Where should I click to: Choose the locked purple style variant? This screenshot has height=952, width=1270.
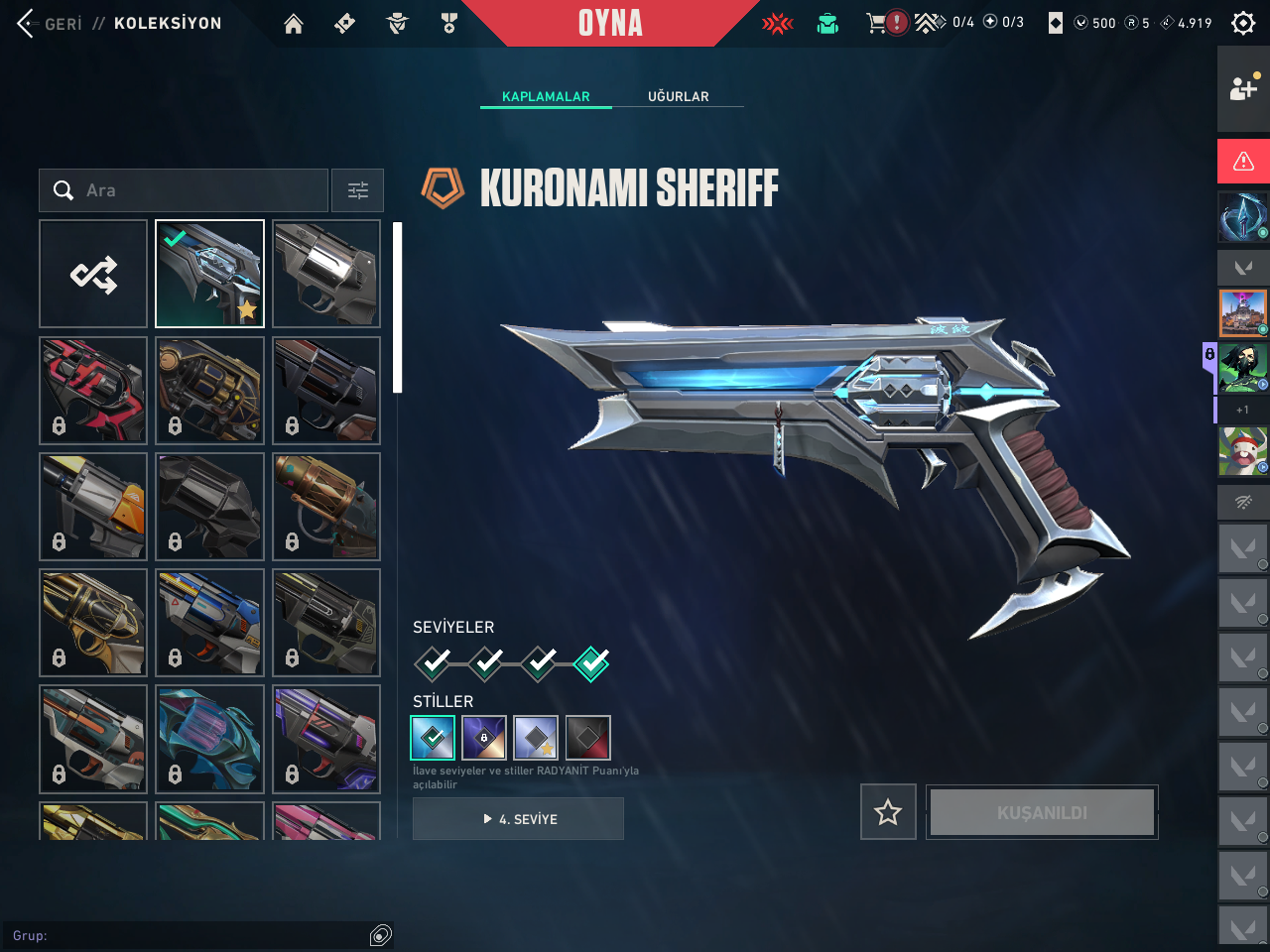point(484,738)
